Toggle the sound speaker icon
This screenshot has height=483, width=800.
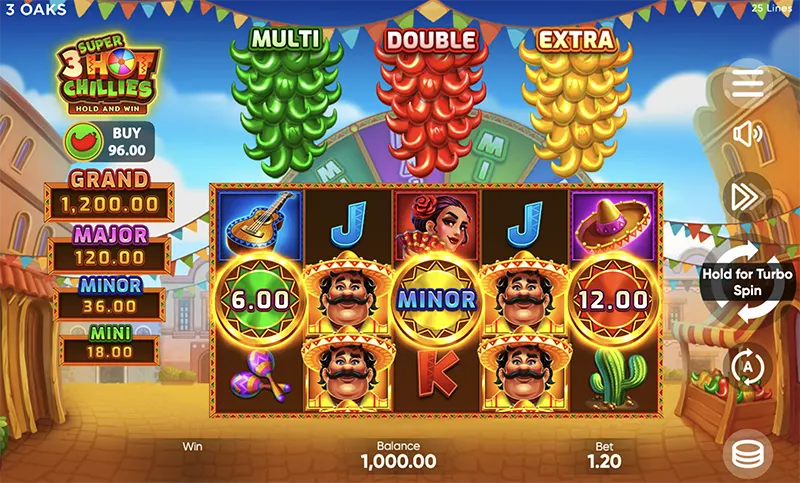[747, 134]
